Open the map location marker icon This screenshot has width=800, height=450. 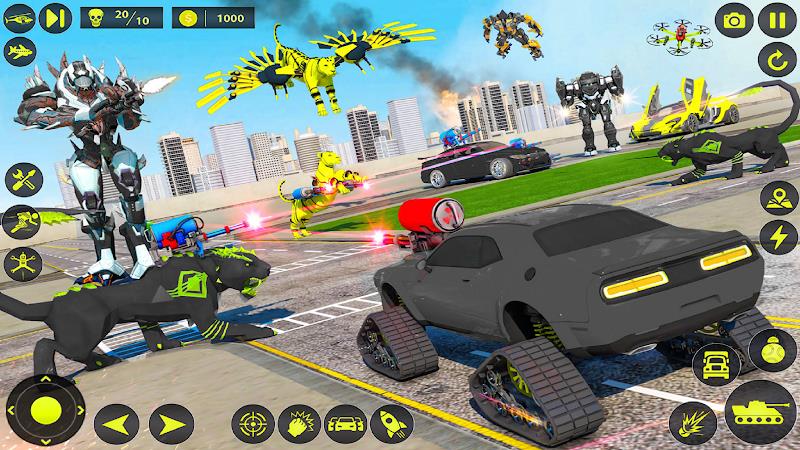point(779,197)
